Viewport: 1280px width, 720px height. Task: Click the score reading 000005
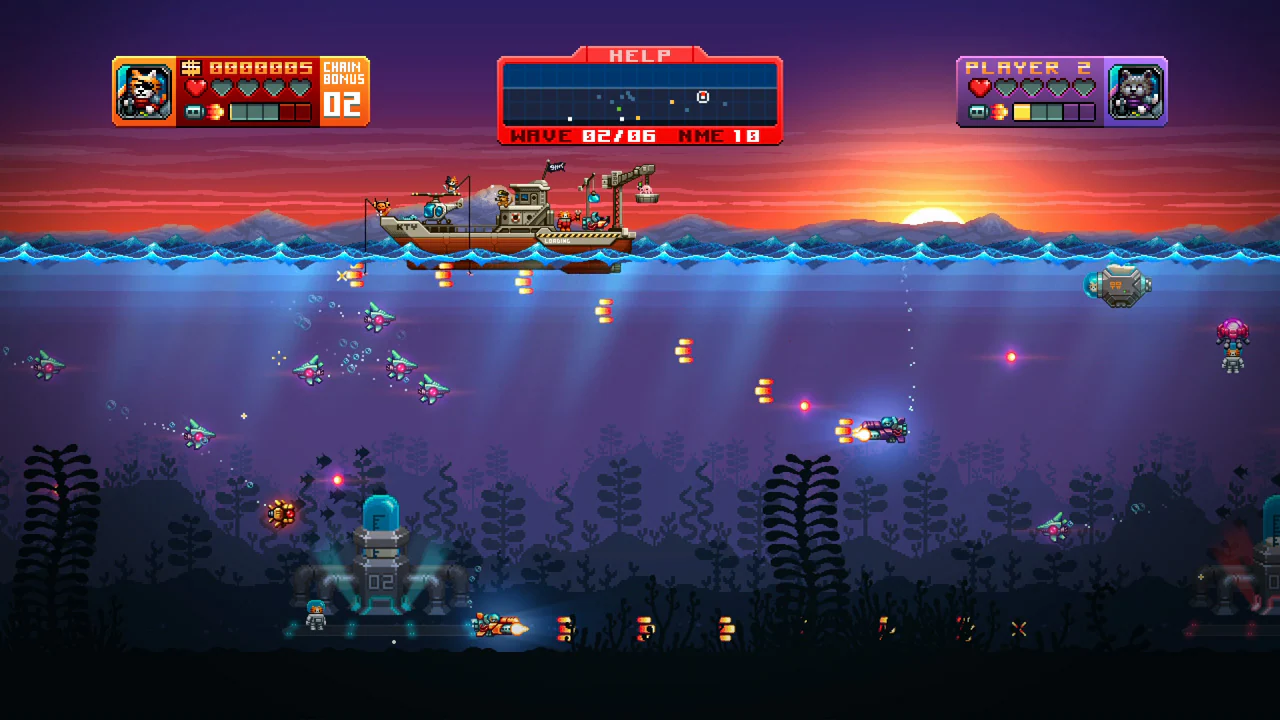pyautogui.click(x=260, y=68)
